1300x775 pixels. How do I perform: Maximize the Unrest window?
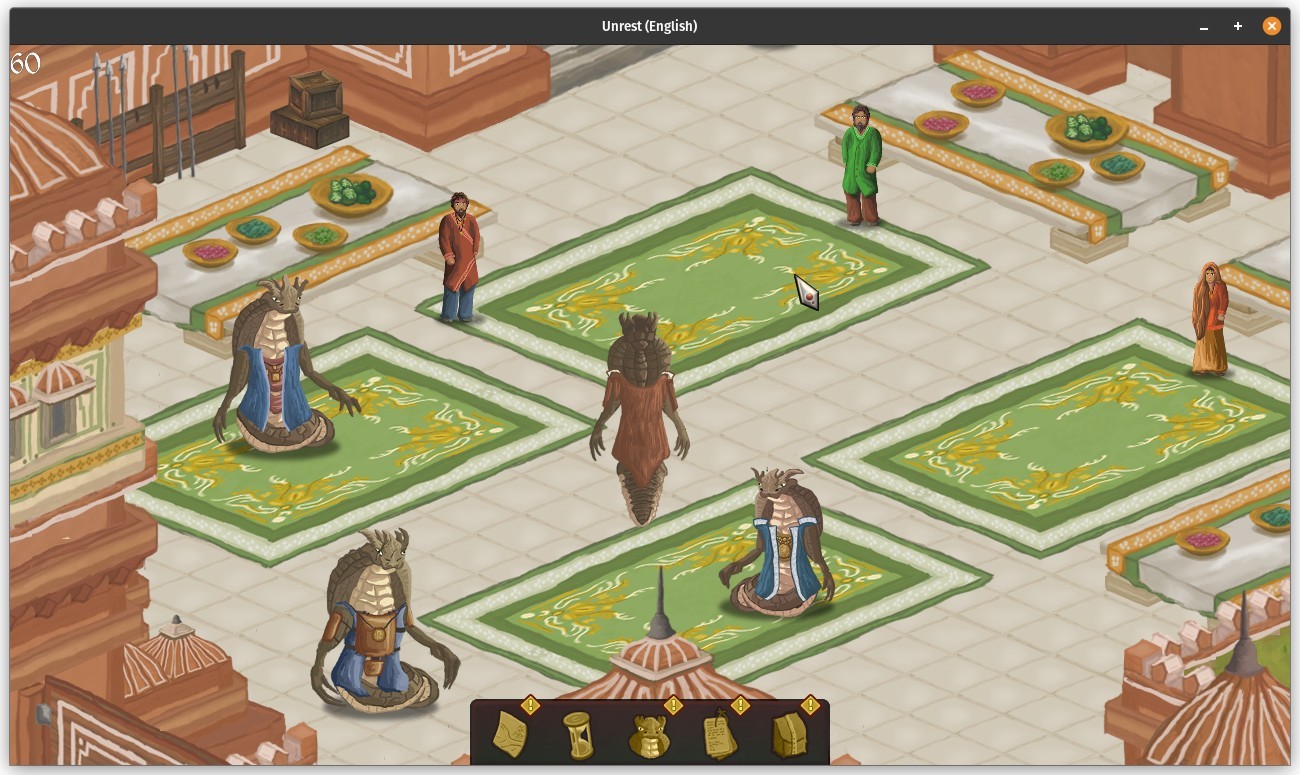(1238, 26)
